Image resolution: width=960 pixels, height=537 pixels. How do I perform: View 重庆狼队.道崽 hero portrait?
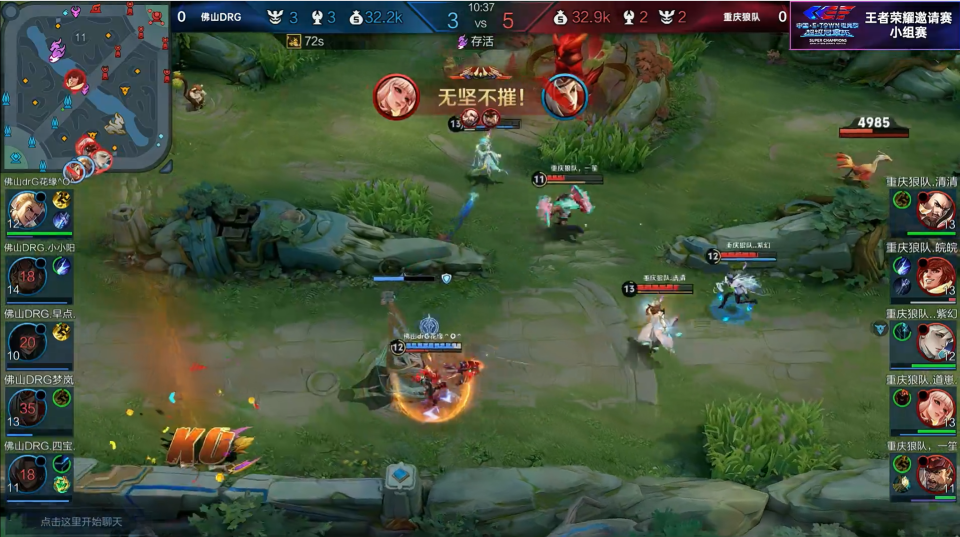(x=935, y=408)
